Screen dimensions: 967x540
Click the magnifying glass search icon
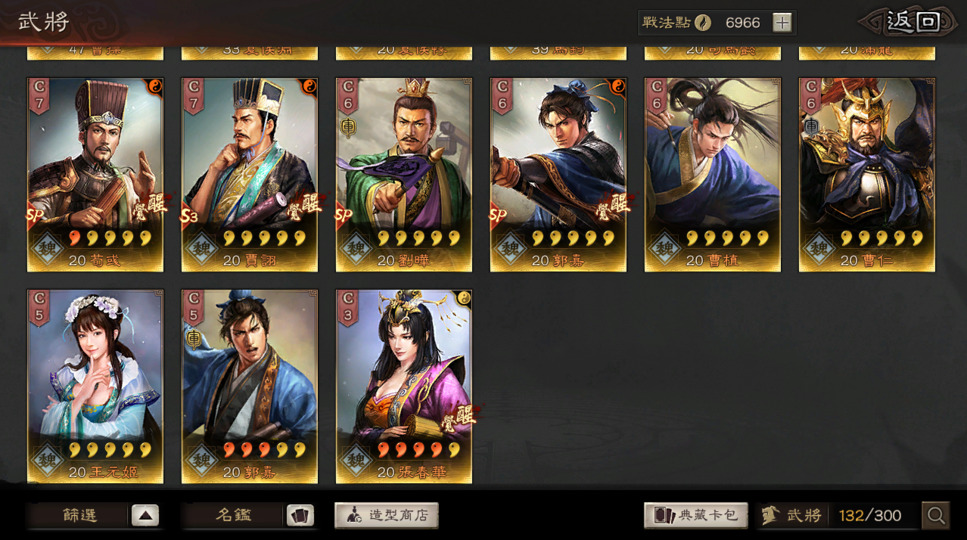point(936,516)
